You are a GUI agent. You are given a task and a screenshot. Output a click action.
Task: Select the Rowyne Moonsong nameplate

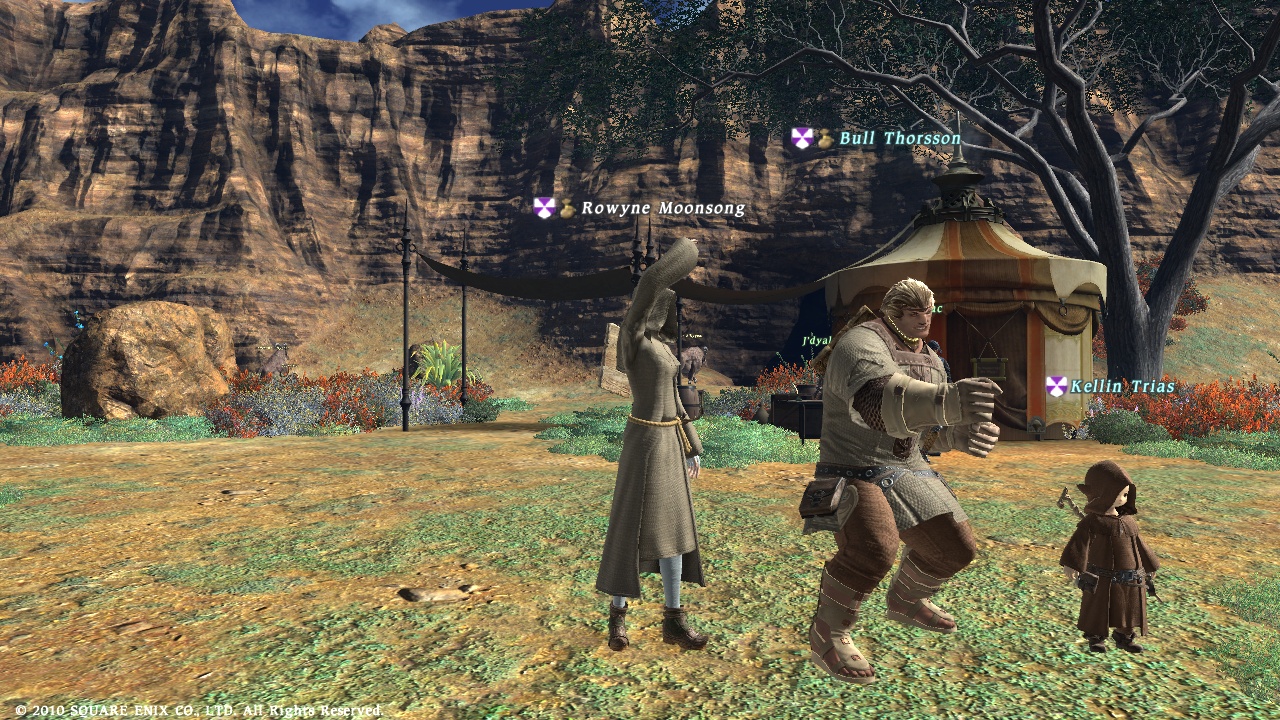pos(662,208)
